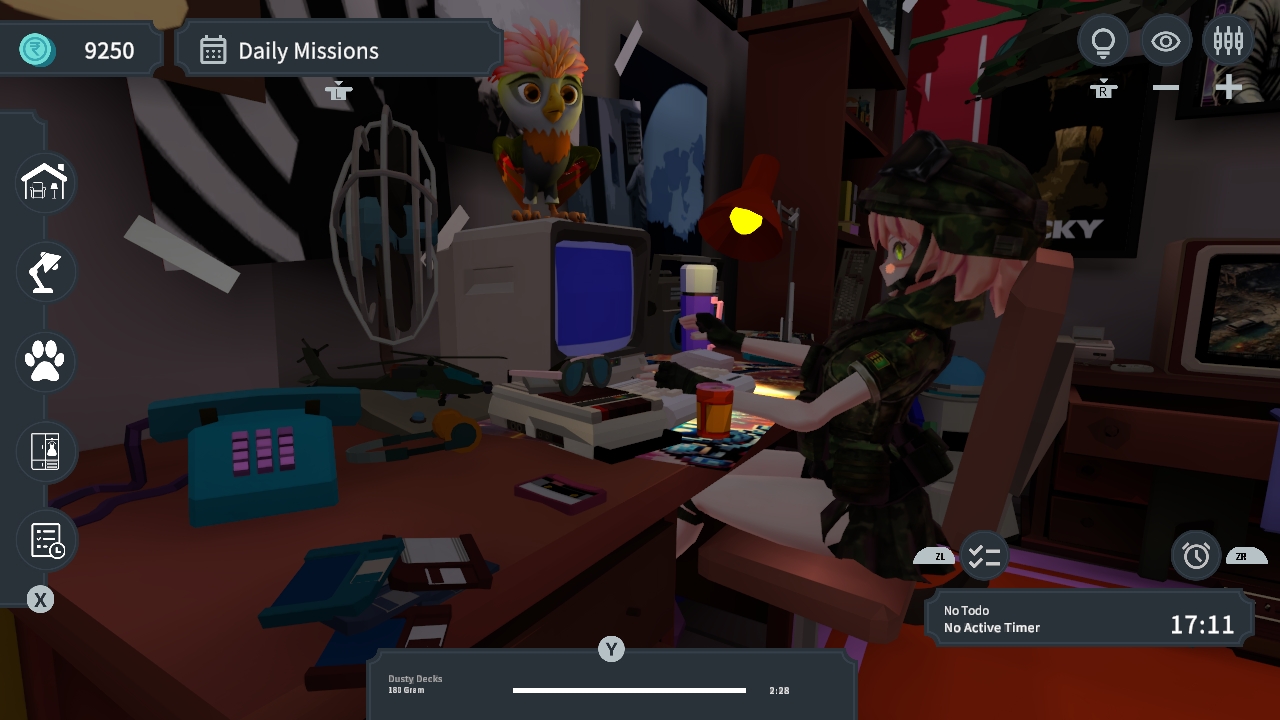Image resolution: width=1280 pixels, height=720 pixels.
Task: Click the alarm clock icon near ZR
Action: click(x=1196, y=556)
